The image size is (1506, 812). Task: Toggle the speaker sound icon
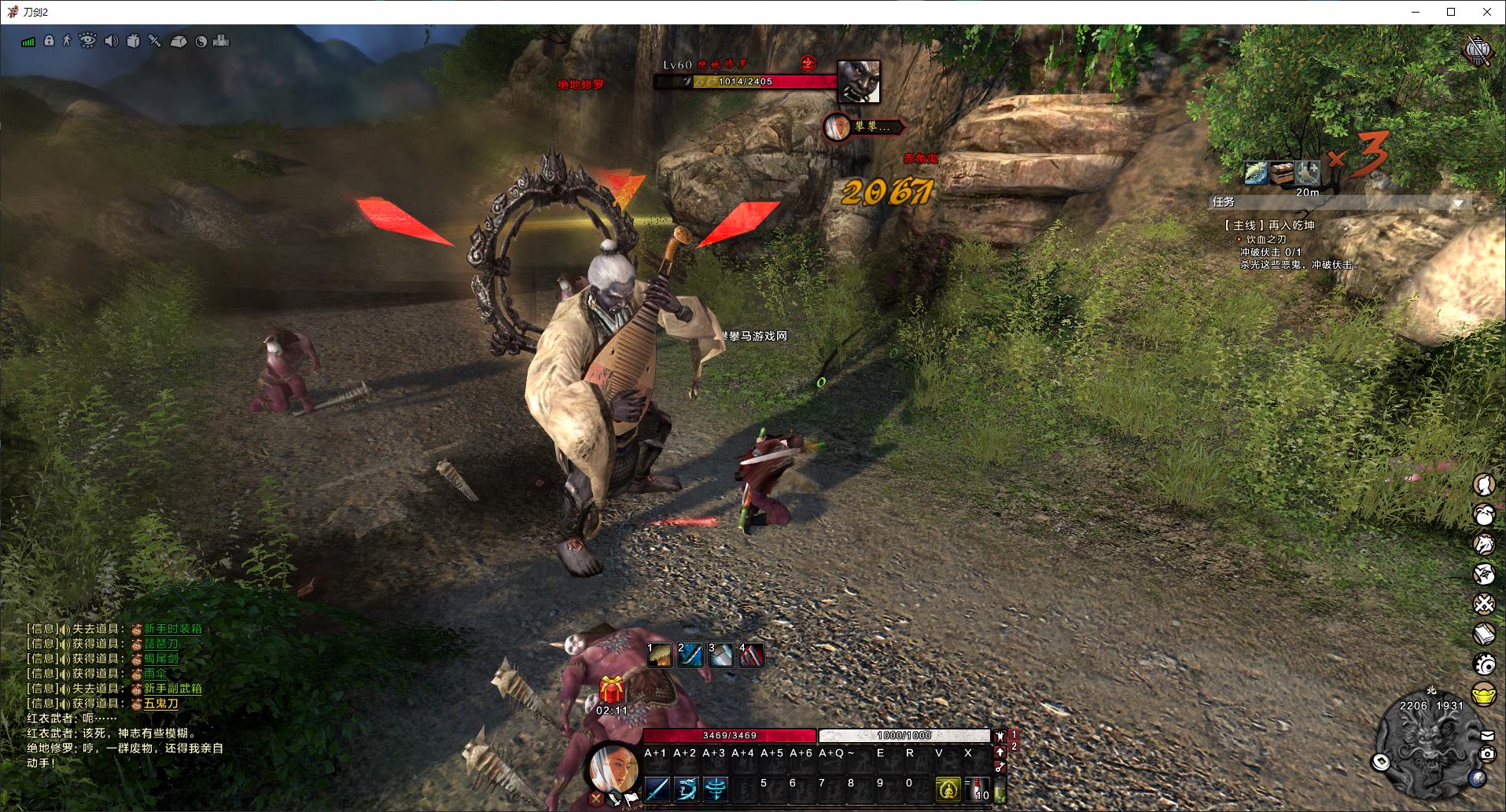111,41
